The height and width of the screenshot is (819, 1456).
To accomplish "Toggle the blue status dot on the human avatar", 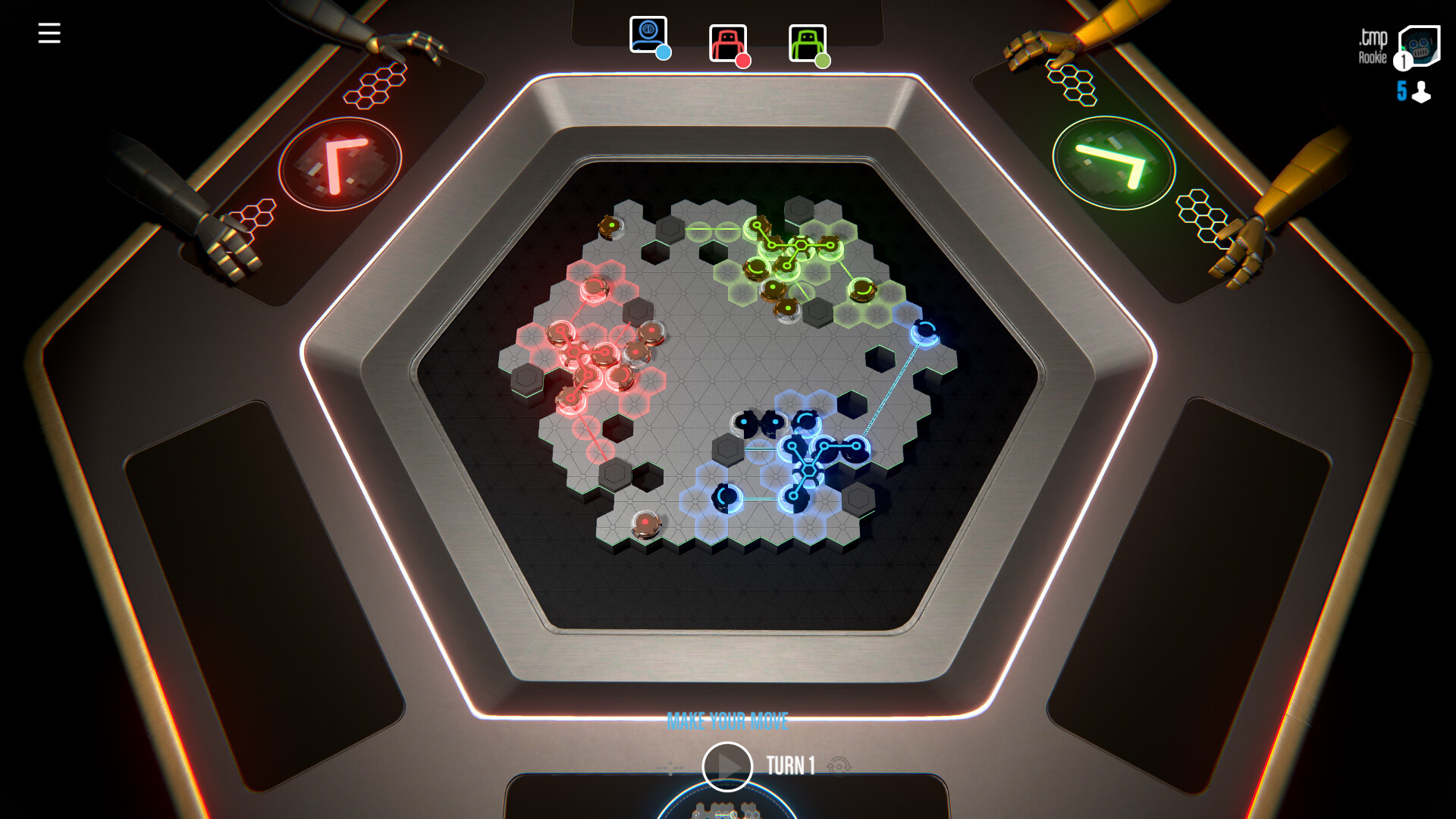I will point(664,54).
